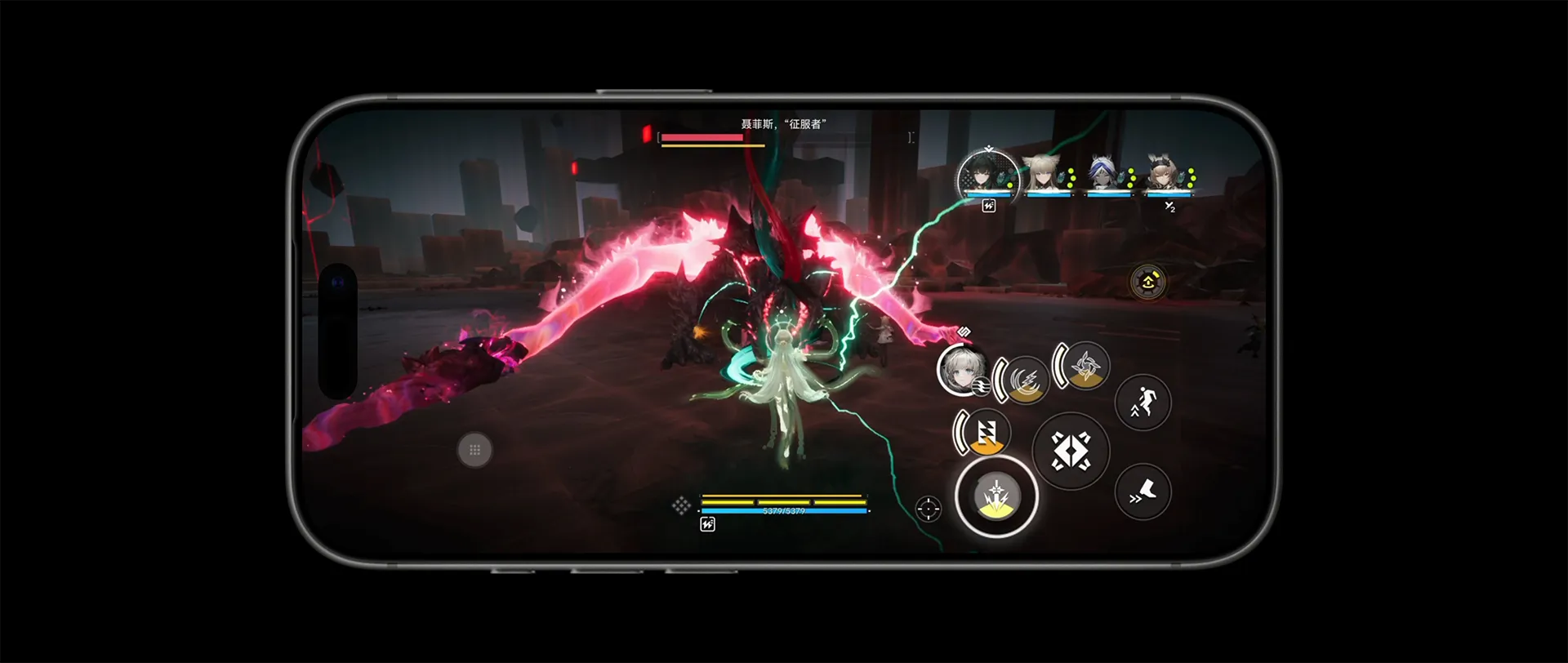Use the striped block teammate skill
The image size is (1568, 663).
(x=986, y=433)
